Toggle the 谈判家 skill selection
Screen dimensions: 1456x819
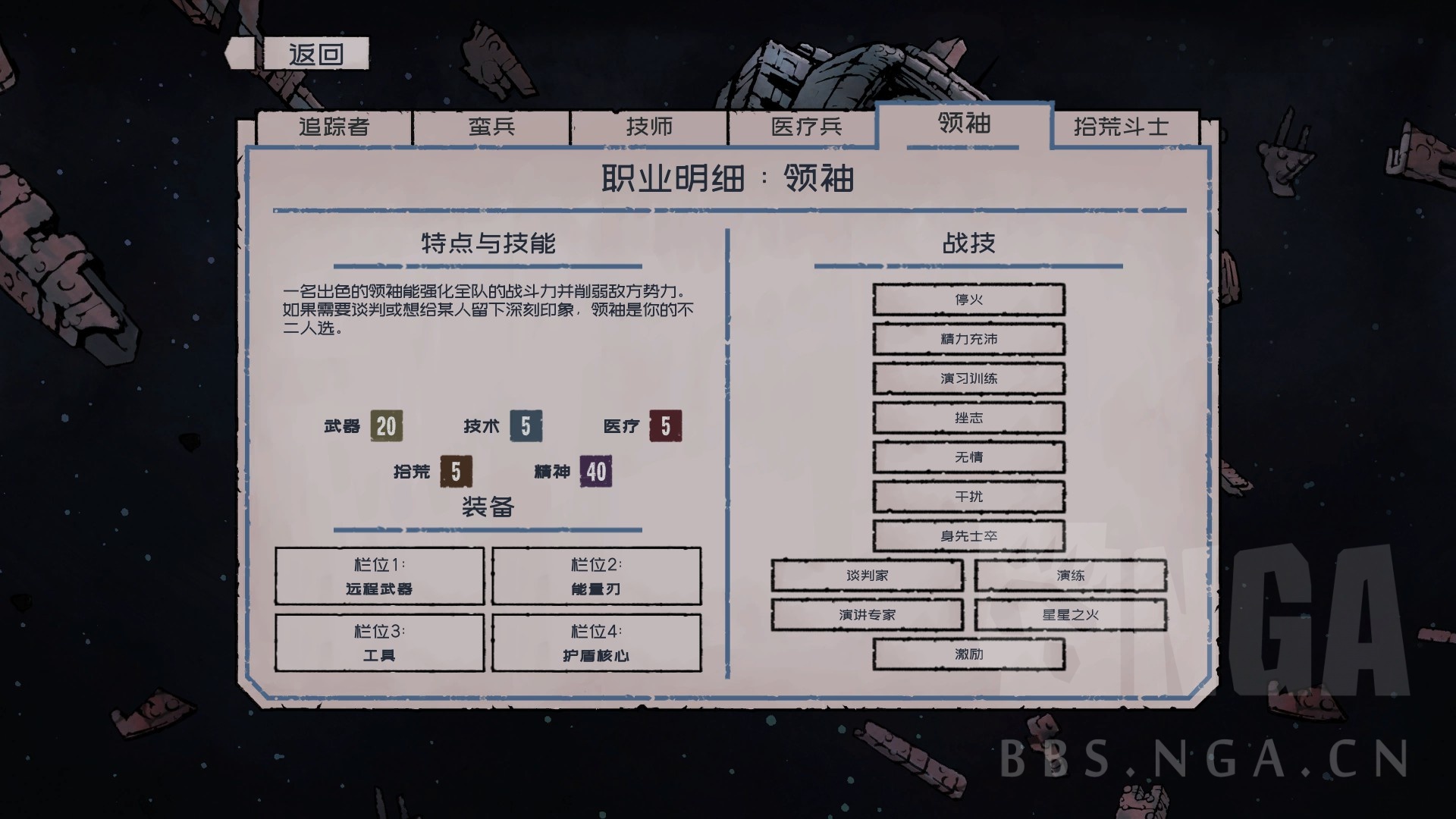867,576
